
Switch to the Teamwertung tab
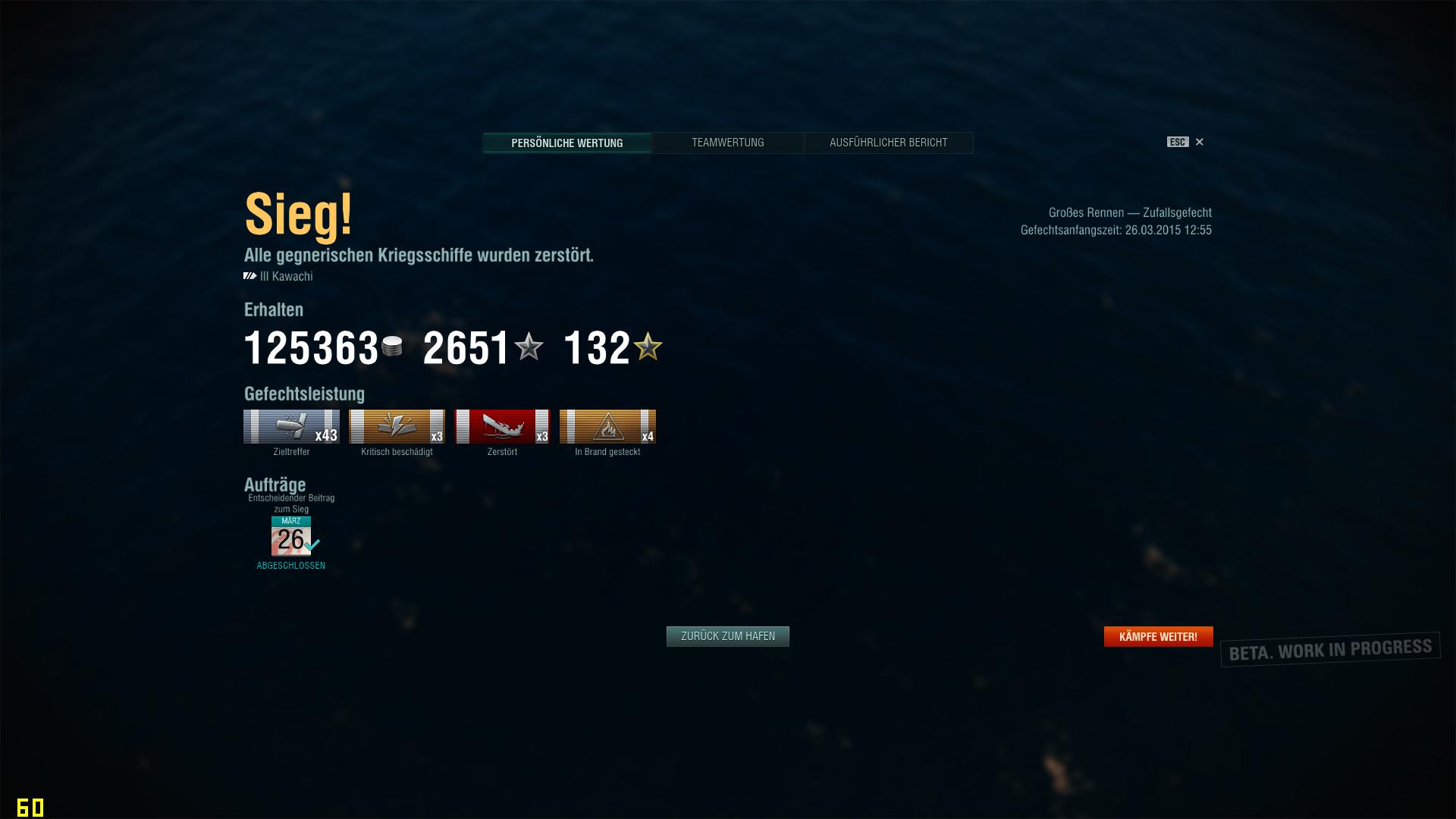(x=727, y=143)
